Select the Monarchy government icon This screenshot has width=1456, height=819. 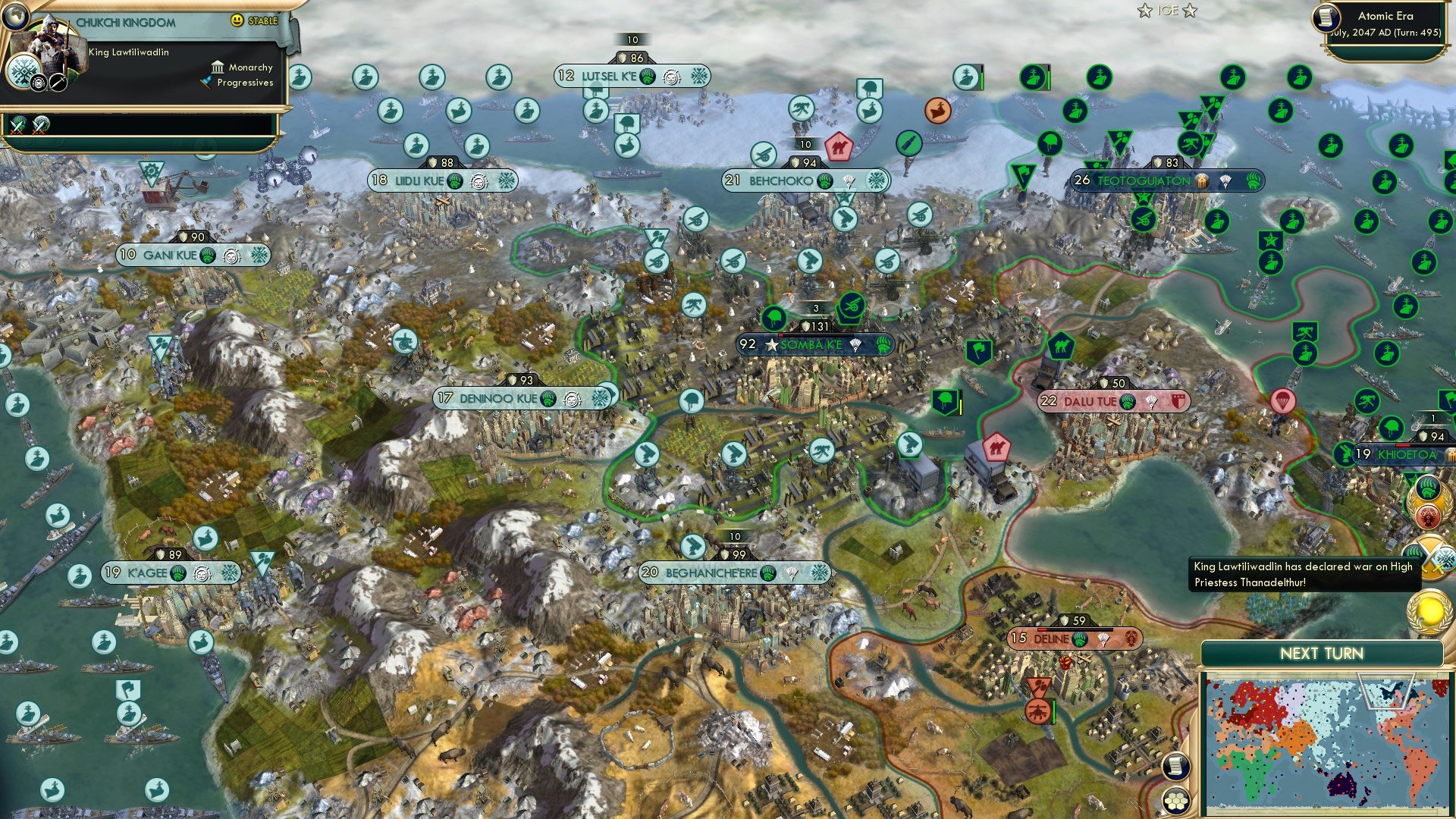coord(218,67)
